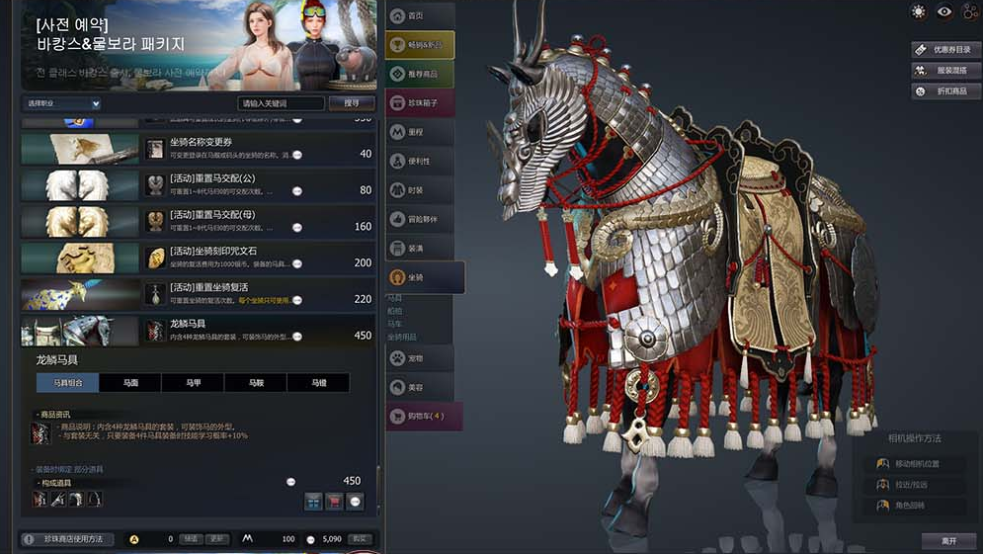The image size is (983, 554).
Task: Open the 优惠券目录 coupon list
Action: click(944, 49)
